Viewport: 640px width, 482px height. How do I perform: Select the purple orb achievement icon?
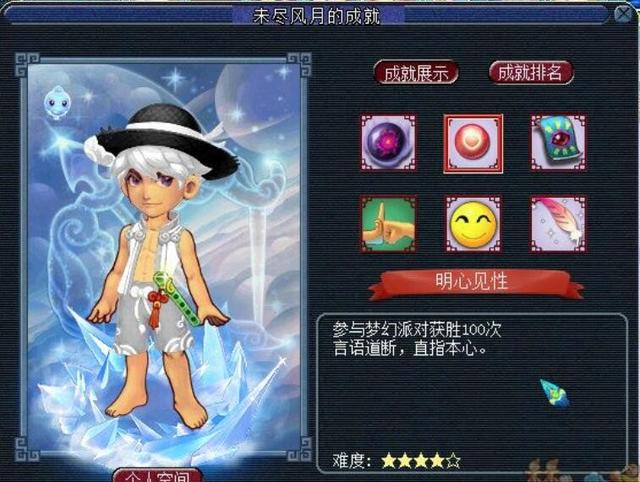coord(388,143)
